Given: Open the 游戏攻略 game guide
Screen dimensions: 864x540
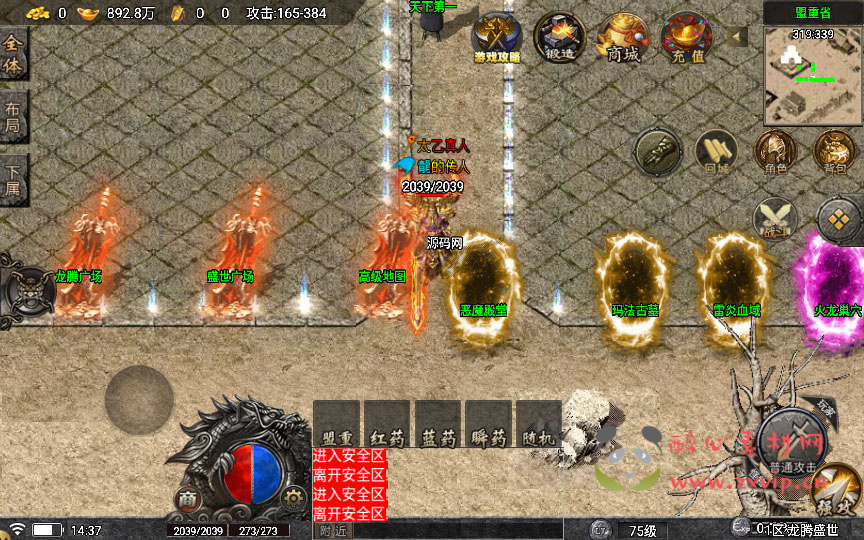Looking at the screenshot, I should pyautogui.click(x=496, y=38).
